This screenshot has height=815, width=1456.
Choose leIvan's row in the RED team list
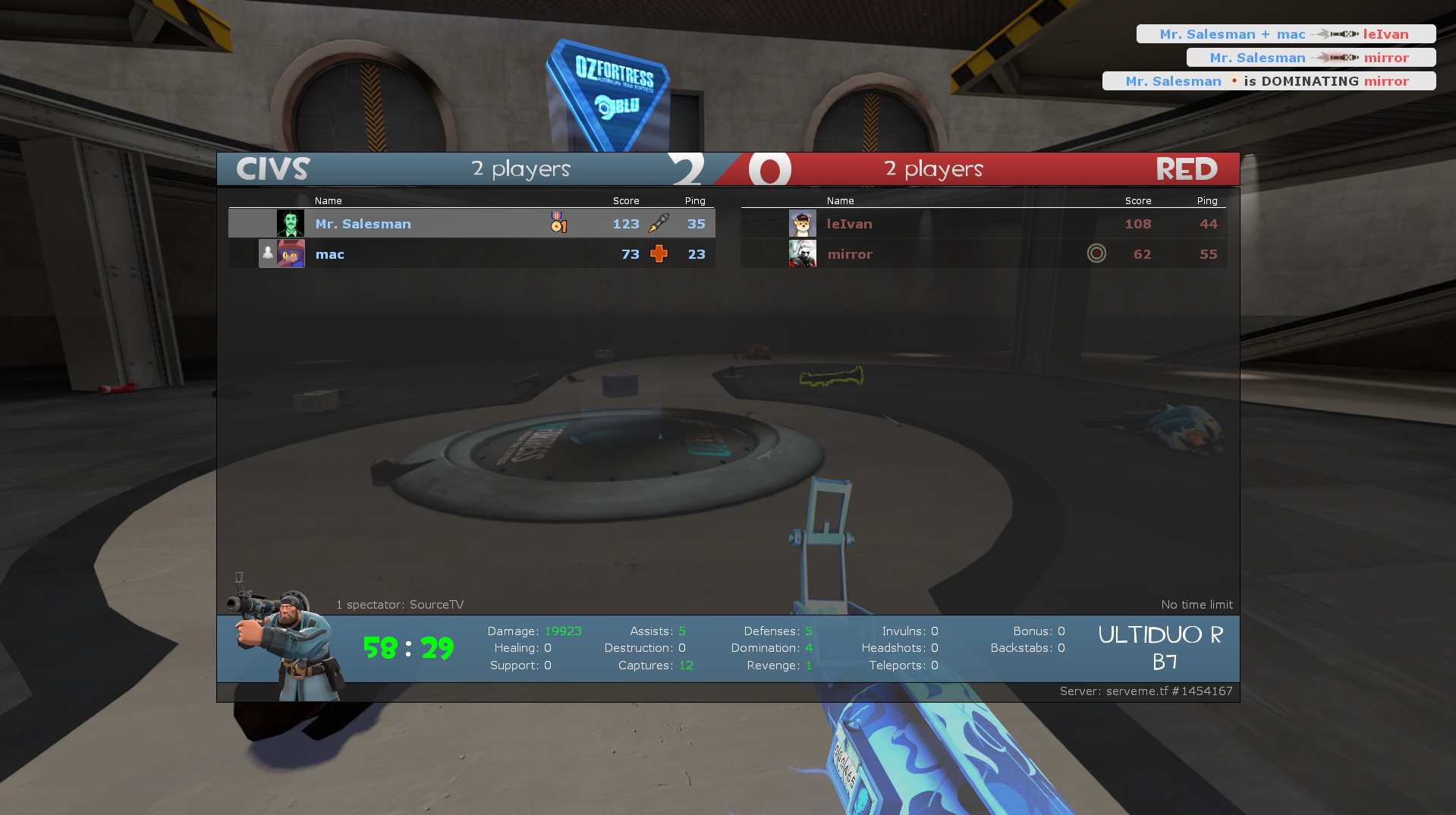click(x=983, y=224)
